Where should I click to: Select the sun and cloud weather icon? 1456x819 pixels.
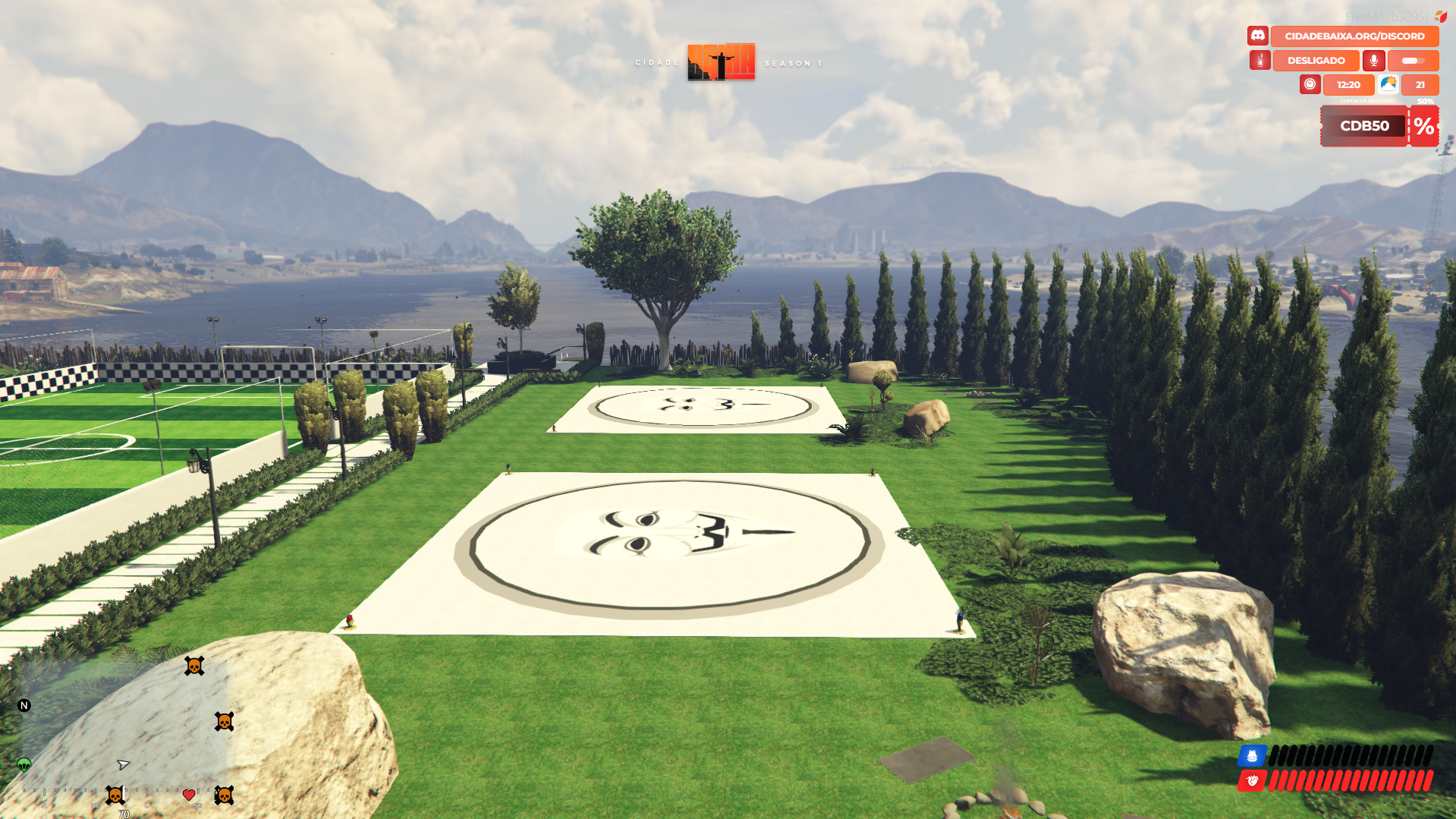tap(1388, 84)
